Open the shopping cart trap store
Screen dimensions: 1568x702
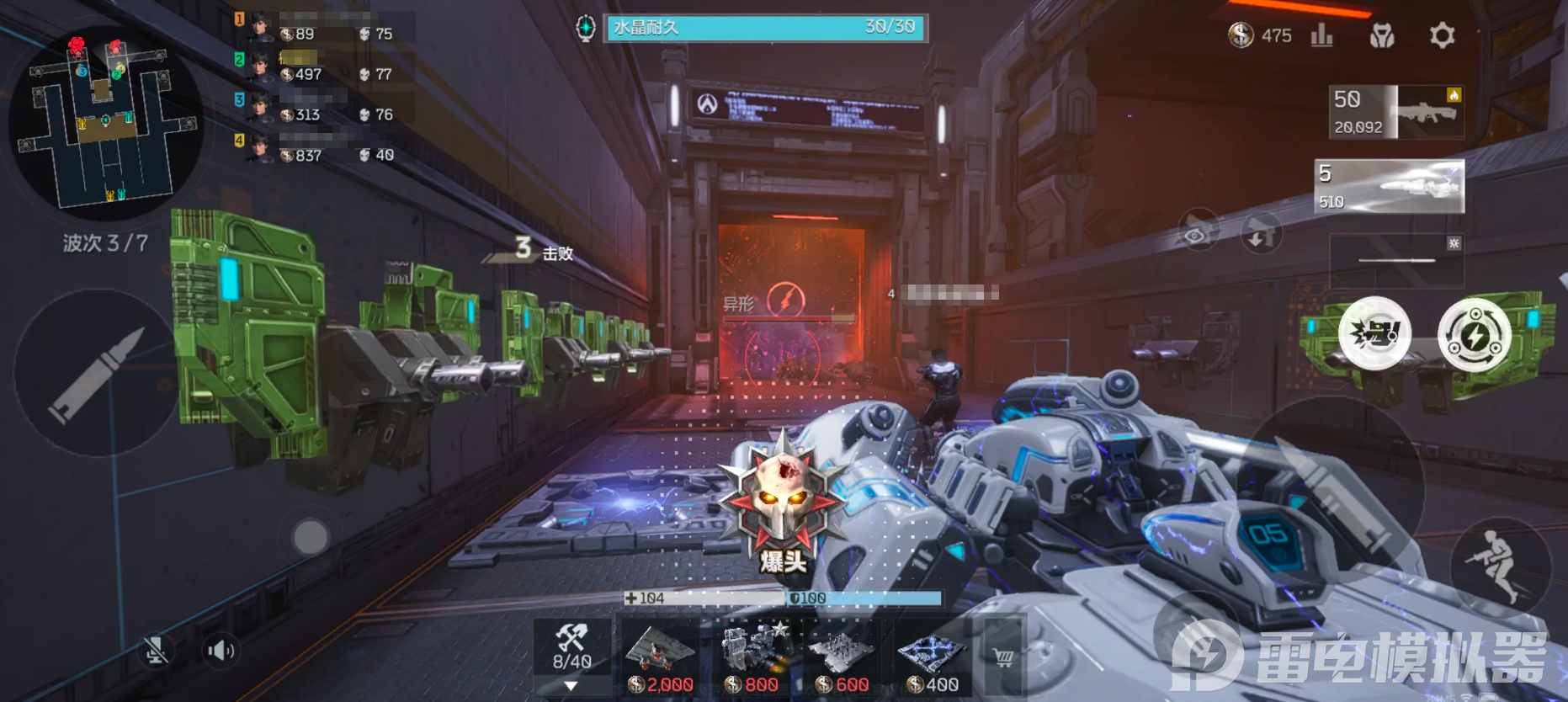[x=1003, y=657]
